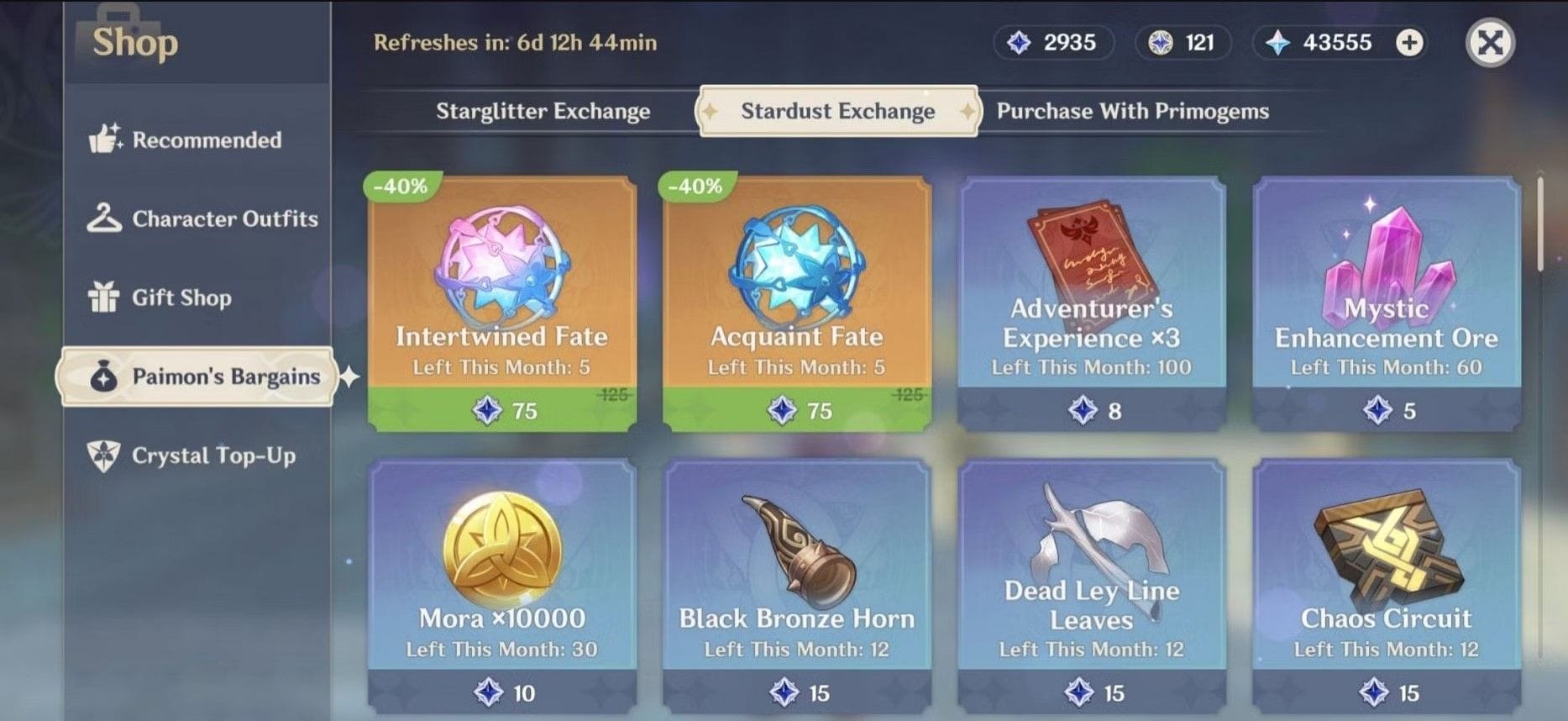Select Adventurer's Experience ×3 item
1568x721 pixels.
point(1091,303)
